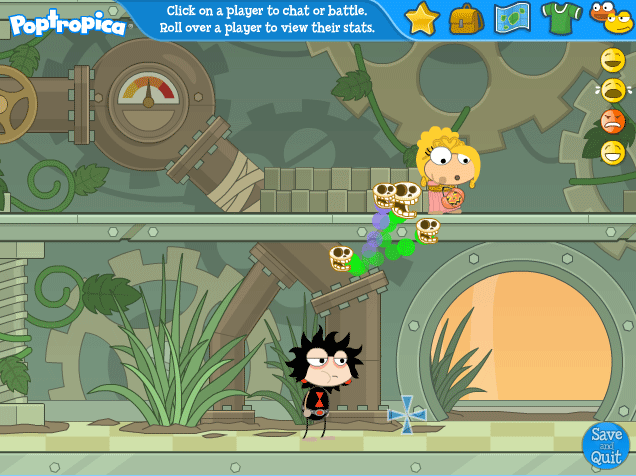Choose the angry red emote face
This screenshot has width=636, height=476.
[613, 122]
